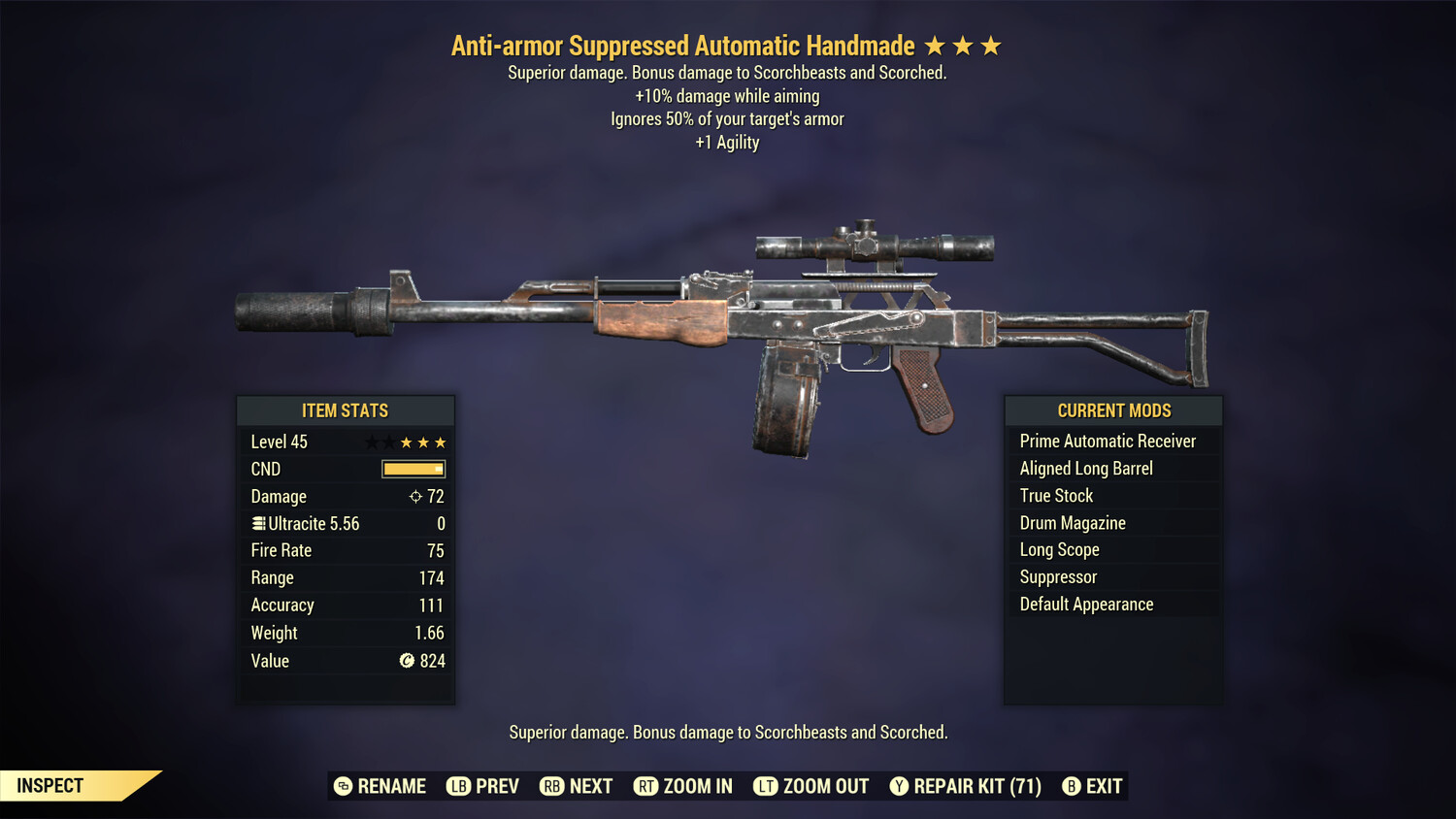
Task: Click the INSPECT label at bottom left
Action: tap(50, 786)
